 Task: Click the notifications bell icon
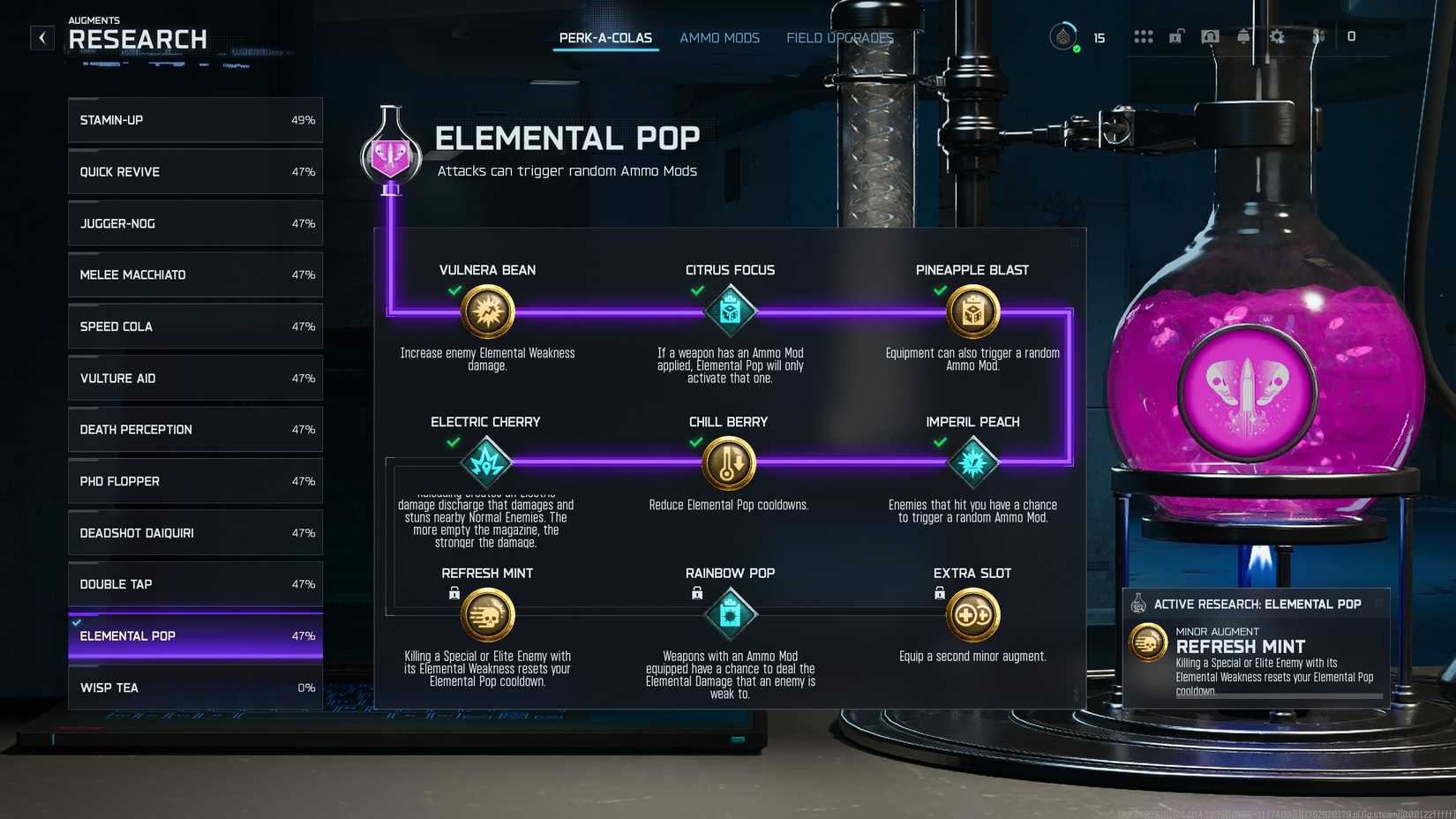pyautogui.click(x=1243, y=37)
